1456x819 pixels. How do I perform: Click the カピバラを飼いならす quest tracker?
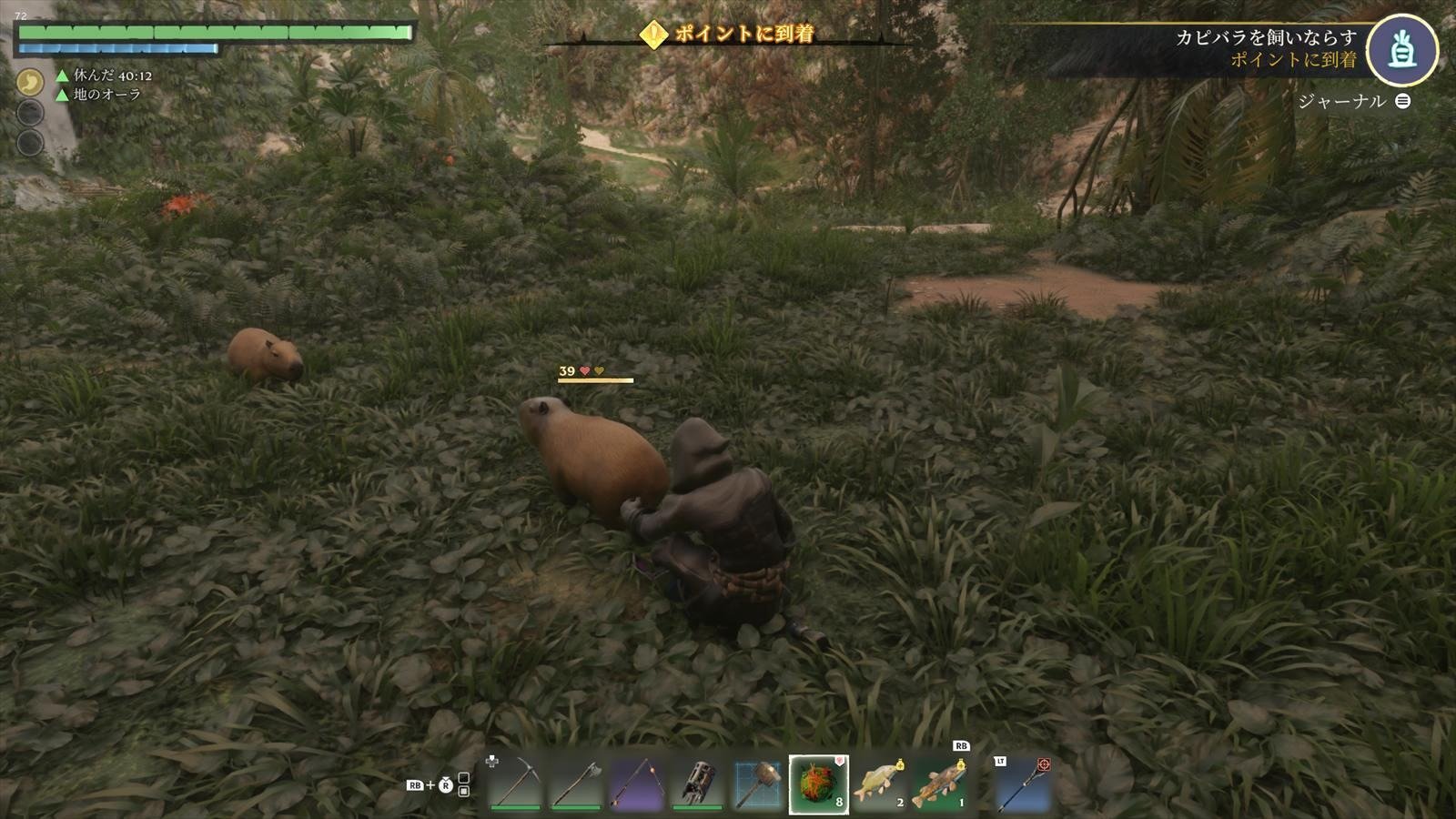[x=1265, y=37]
